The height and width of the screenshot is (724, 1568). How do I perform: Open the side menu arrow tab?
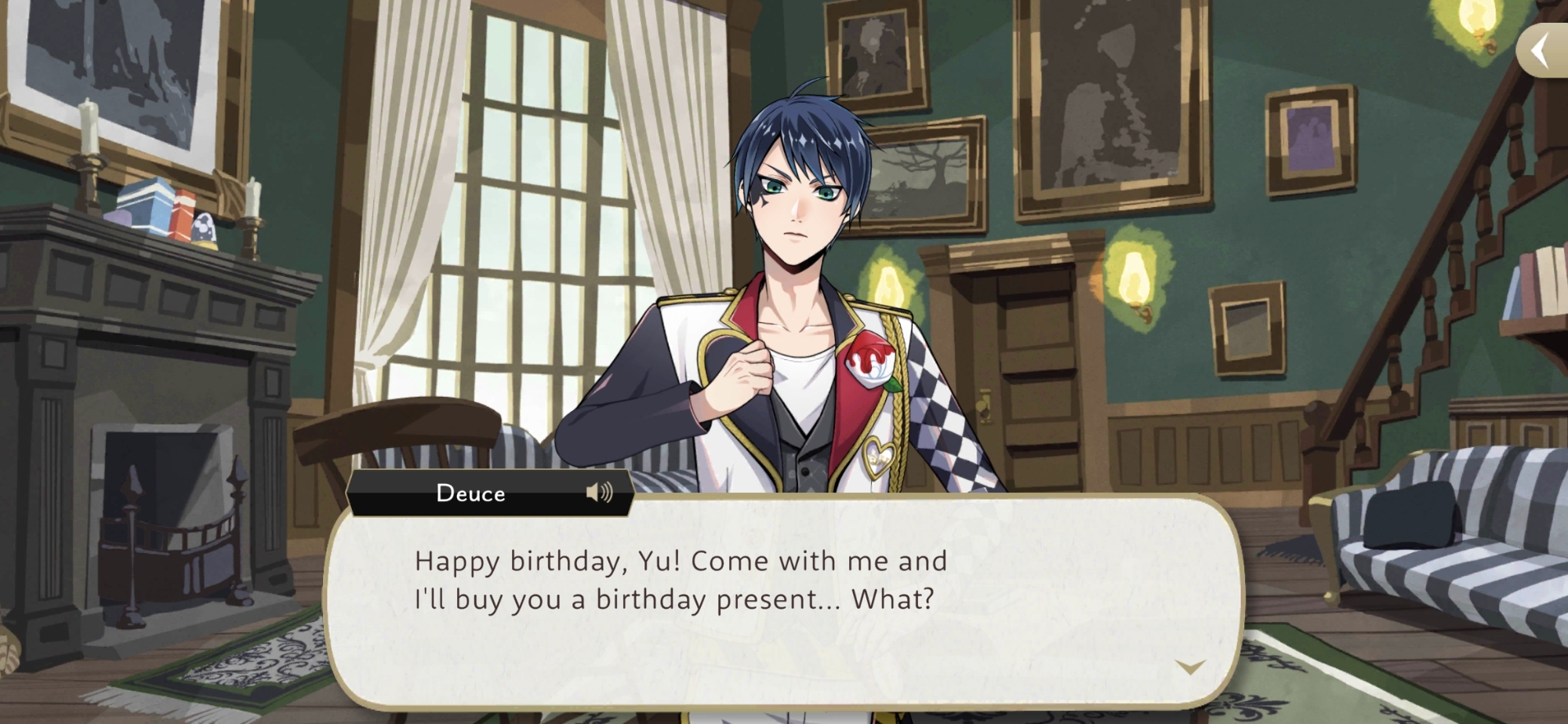tap(1542, 52)
